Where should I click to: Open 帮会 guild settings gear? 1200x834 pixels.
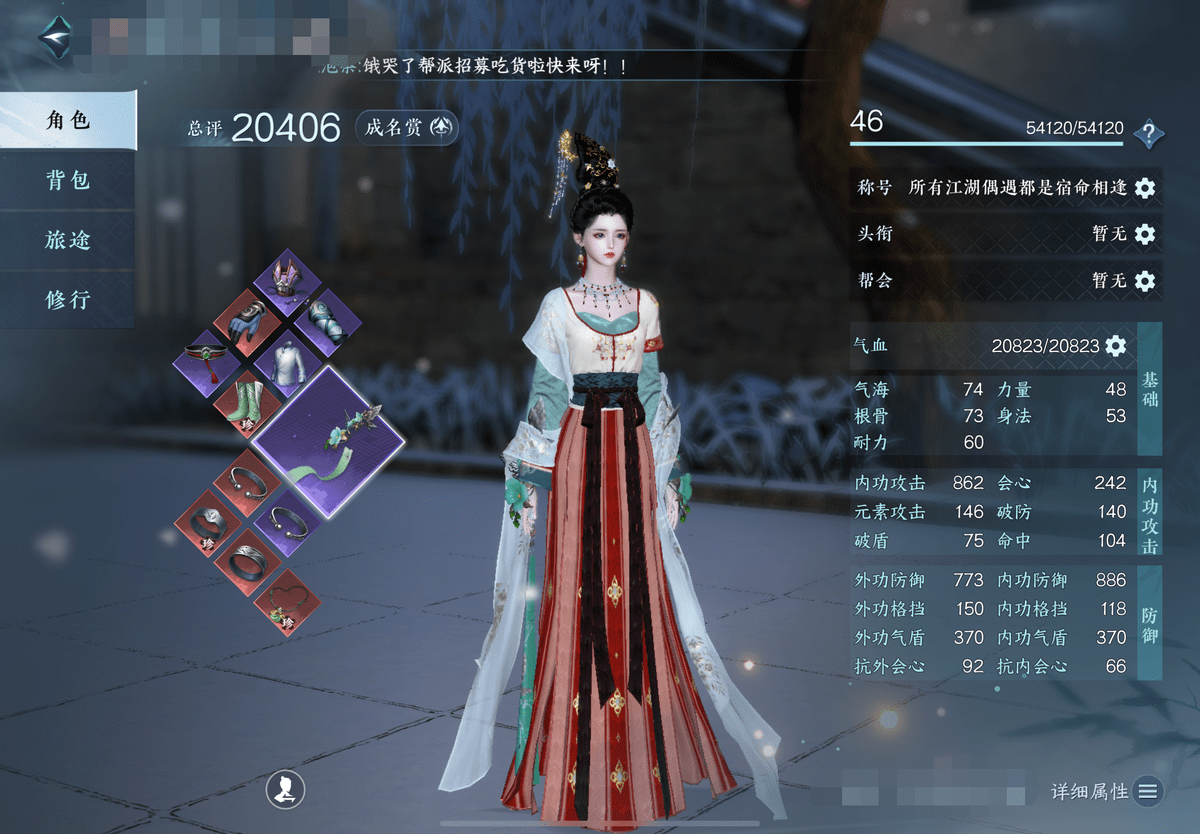[x=1145, y=281]
